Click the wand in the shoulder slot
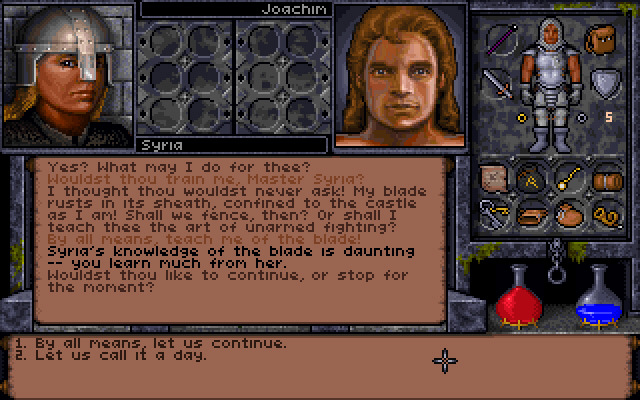Screen dimensions: 640x400 pos(500,40)
